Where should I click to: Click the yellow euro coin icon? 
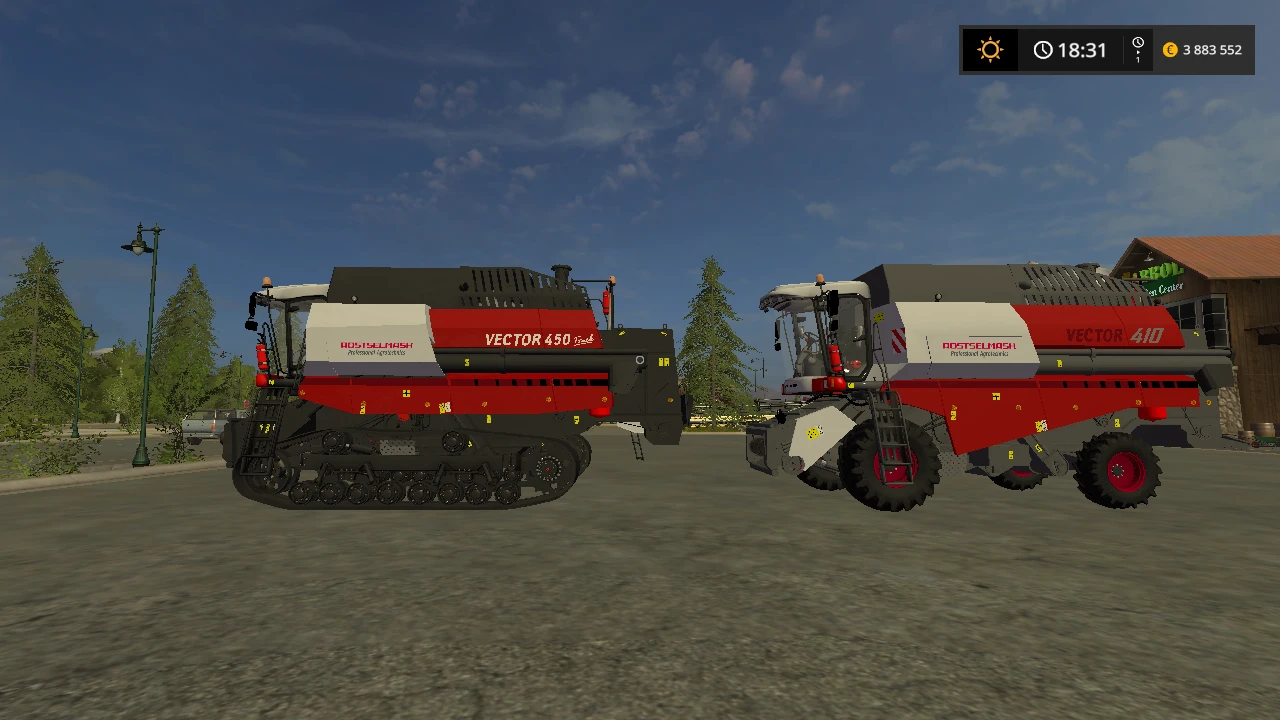1170,48
